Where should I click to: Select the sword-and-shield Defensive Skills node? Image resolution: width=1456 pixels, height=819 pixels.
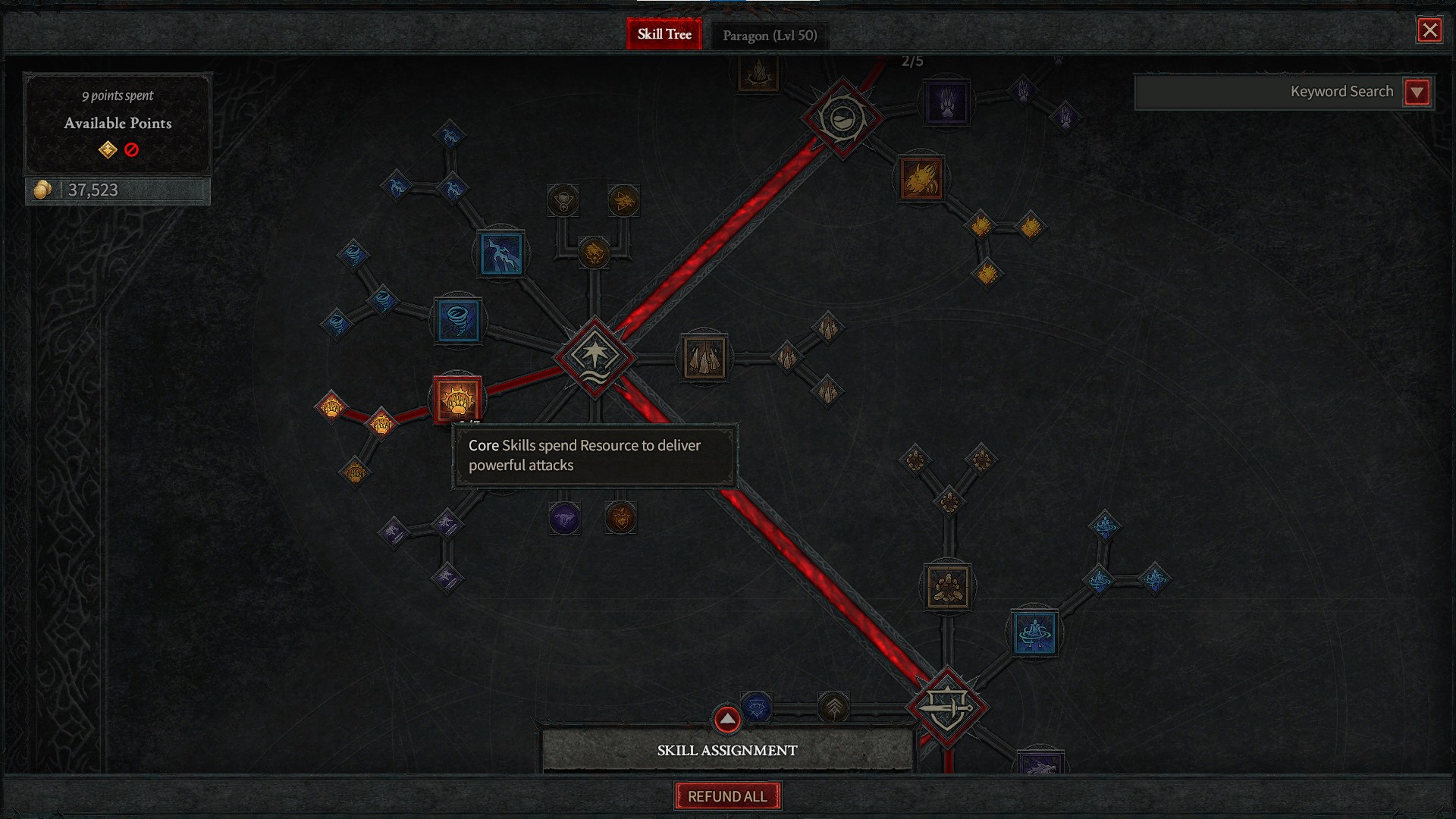pyautogui.click(x=947, y=708)
